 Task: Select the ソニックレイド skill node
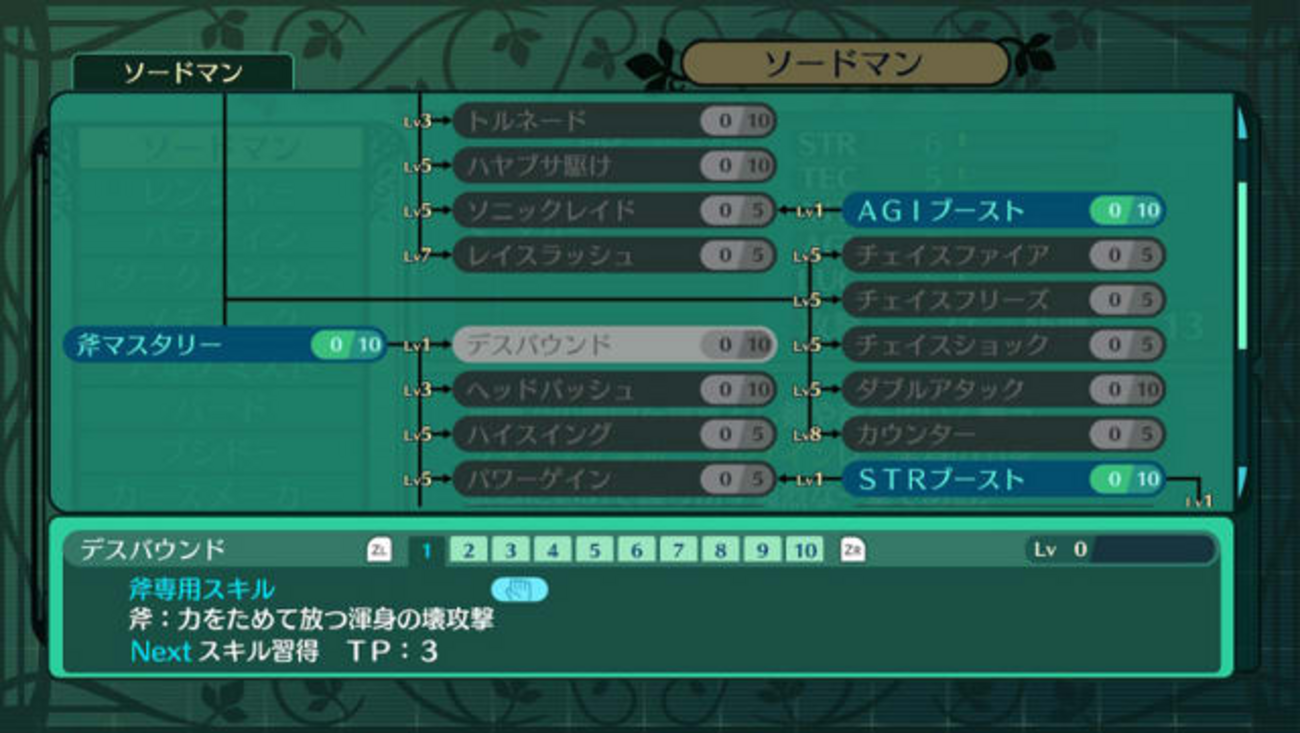613,210
